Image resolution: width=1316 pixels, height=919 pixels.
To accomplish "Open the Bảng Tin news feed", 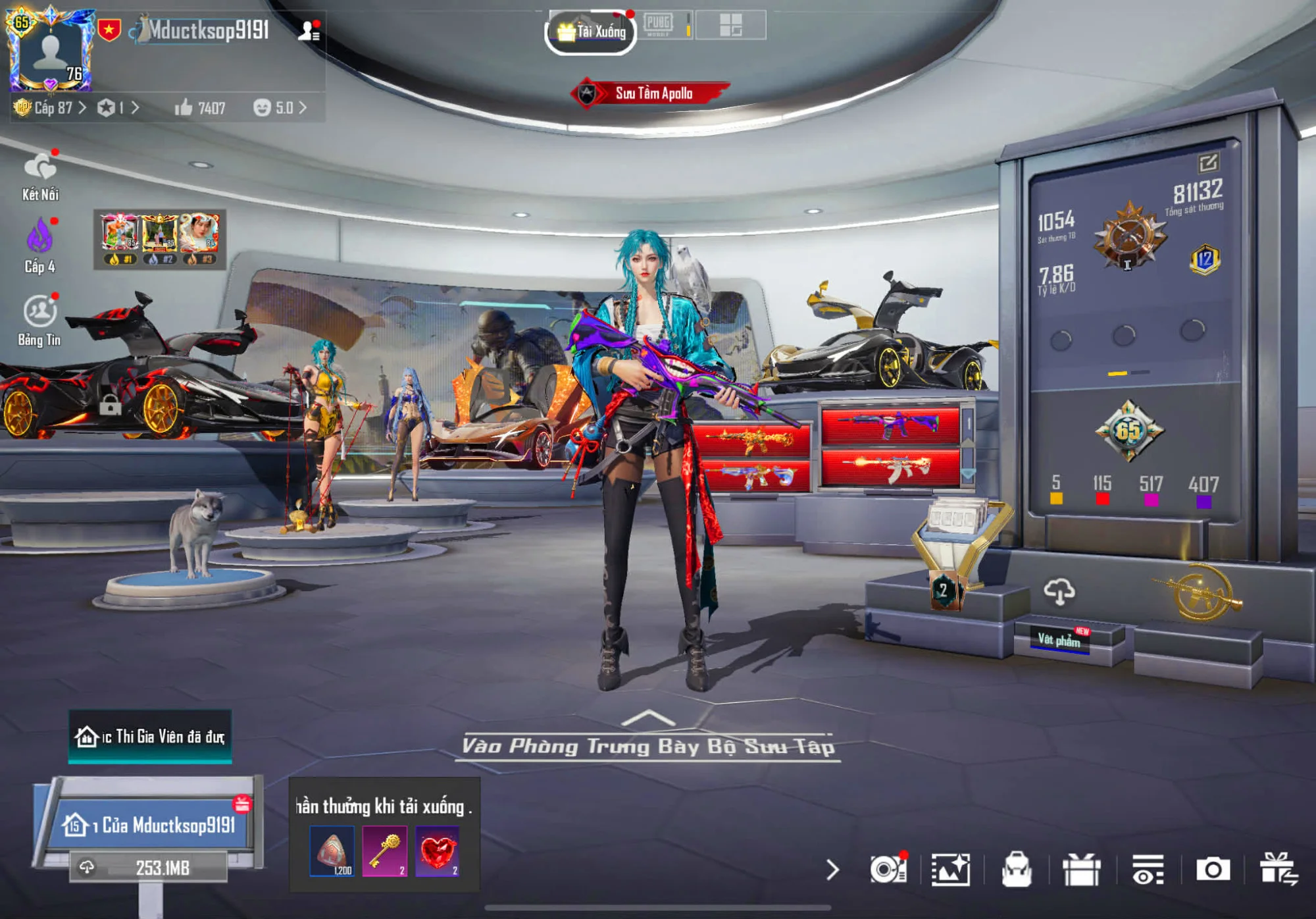I will (39, 321).
